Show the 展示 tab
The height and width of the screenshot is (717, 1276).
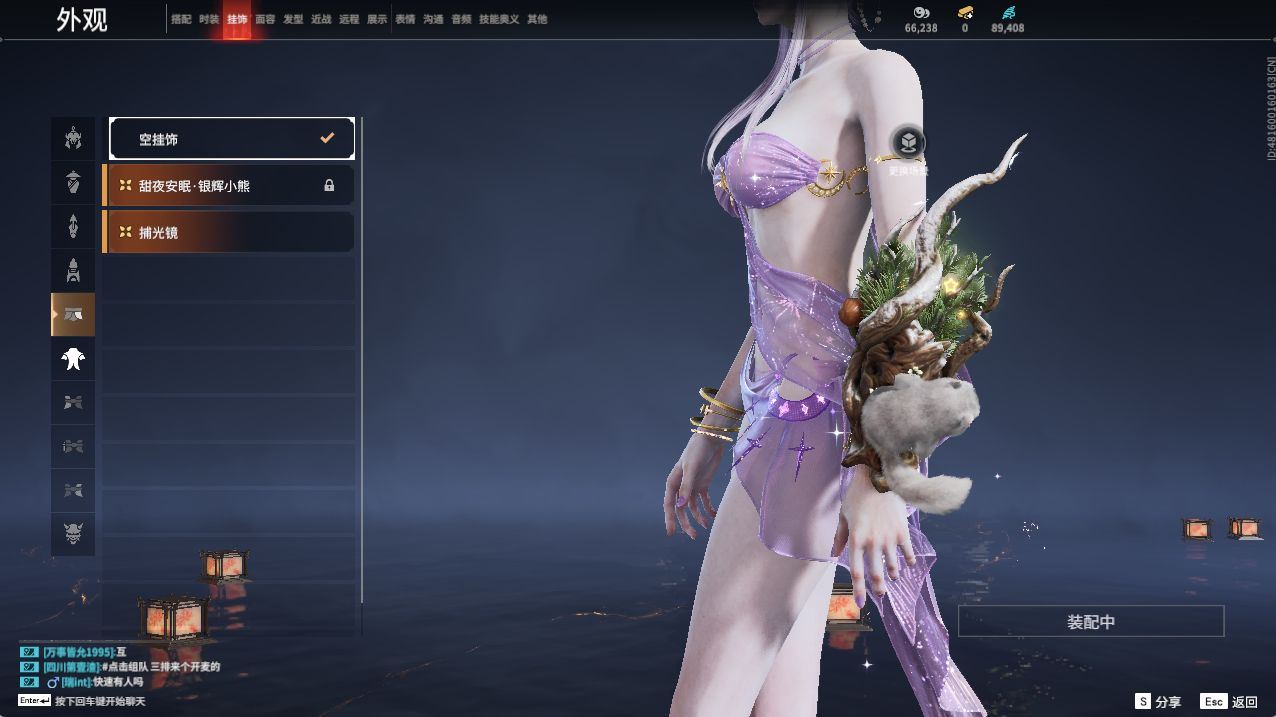pos(377,19)
